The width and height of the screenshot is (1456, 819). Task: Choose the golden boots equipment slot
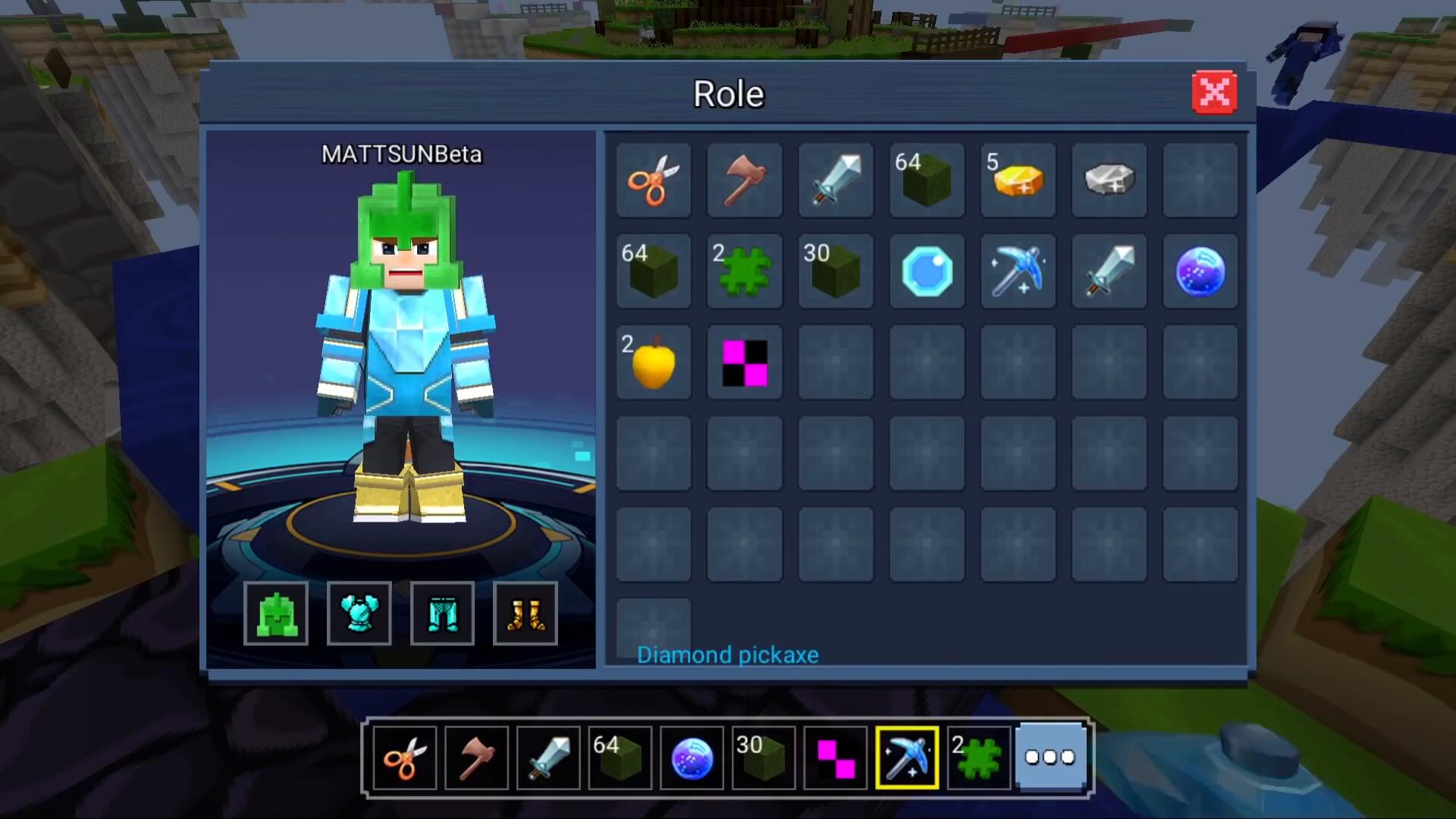click(526, 613)
